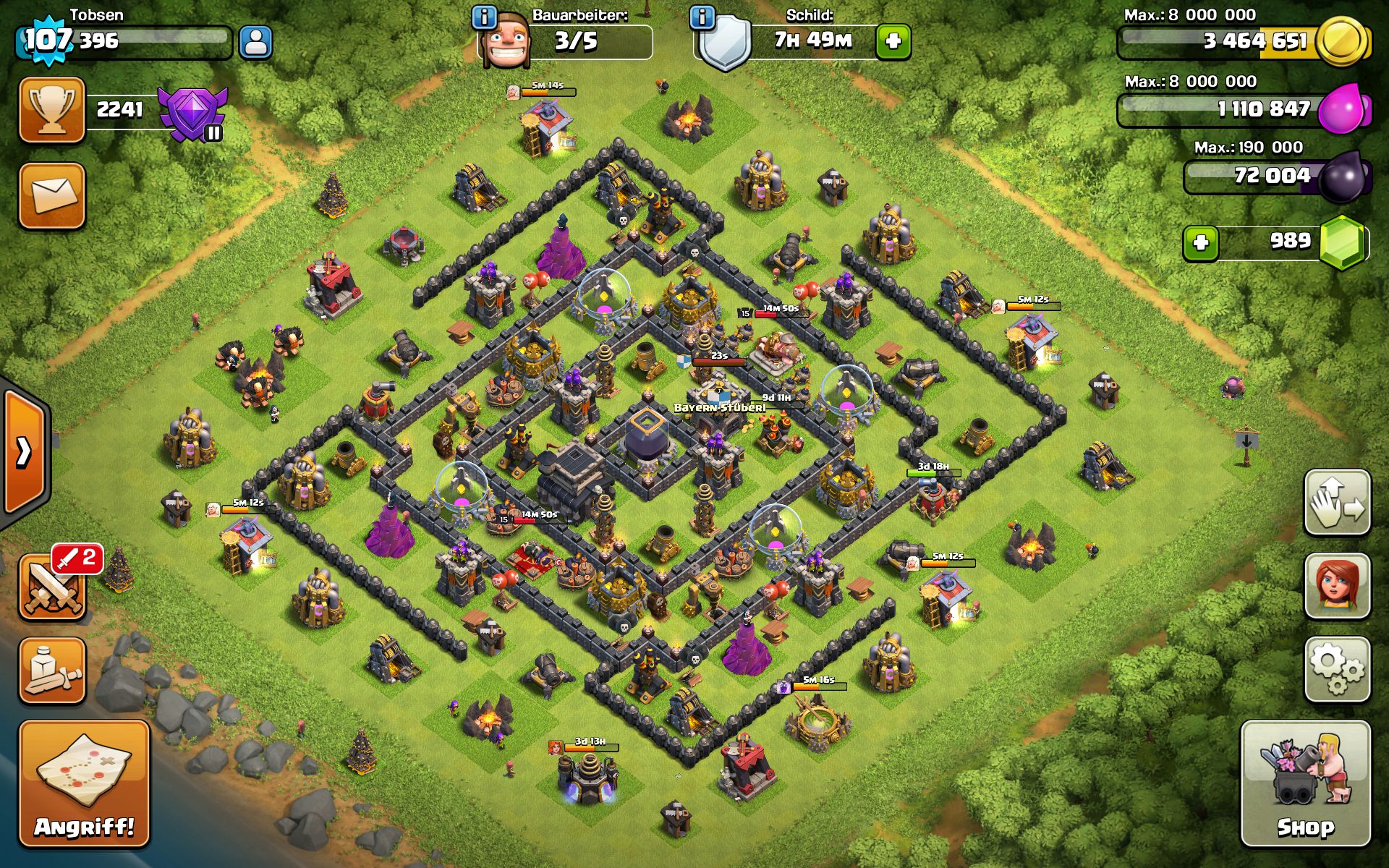Expand the orange side arrow panel
The height and width of the screenshot is (868, 1389).
(x=25, y=452)
